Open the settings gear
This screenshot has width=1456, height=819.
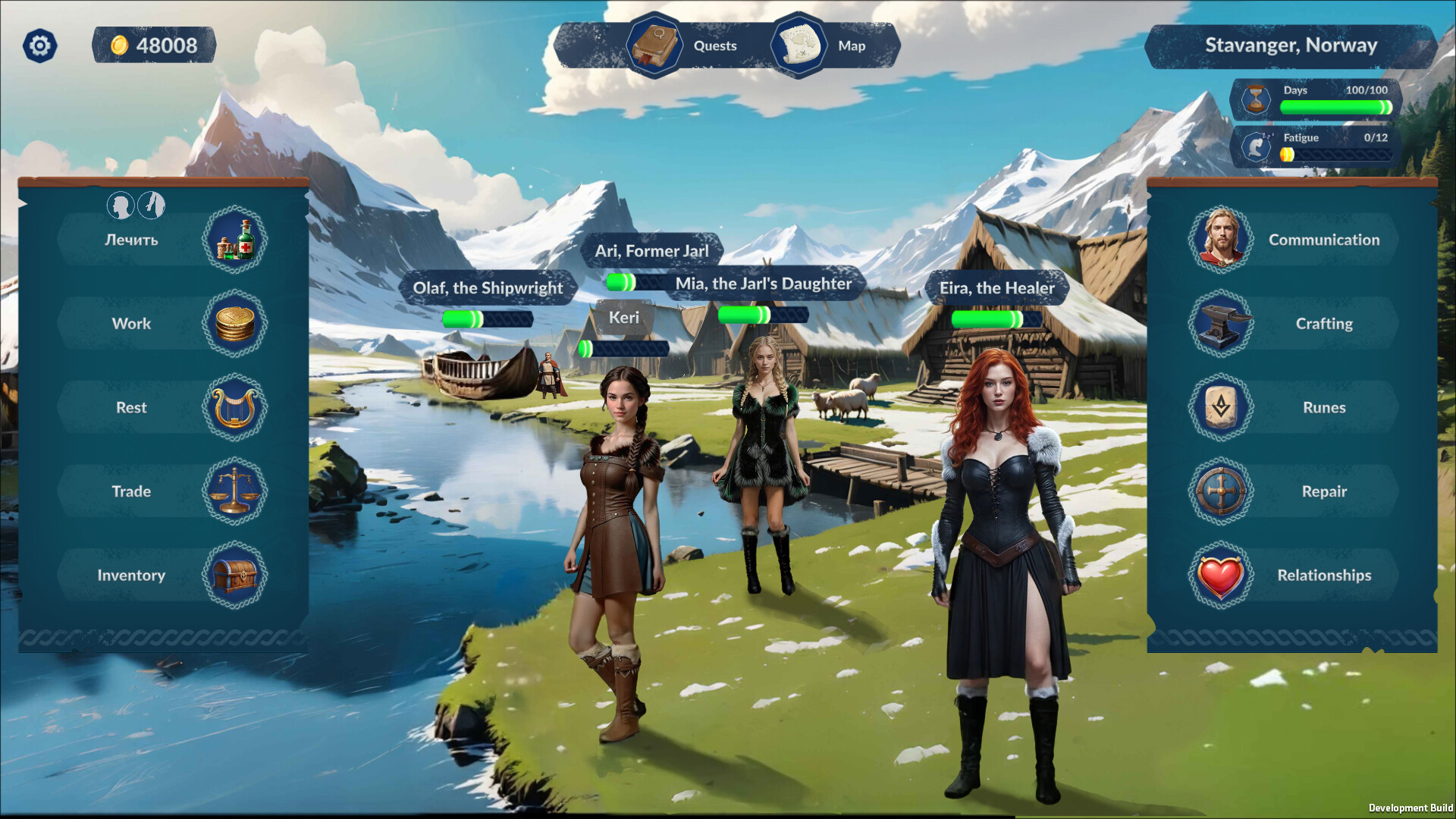point(39,45)
